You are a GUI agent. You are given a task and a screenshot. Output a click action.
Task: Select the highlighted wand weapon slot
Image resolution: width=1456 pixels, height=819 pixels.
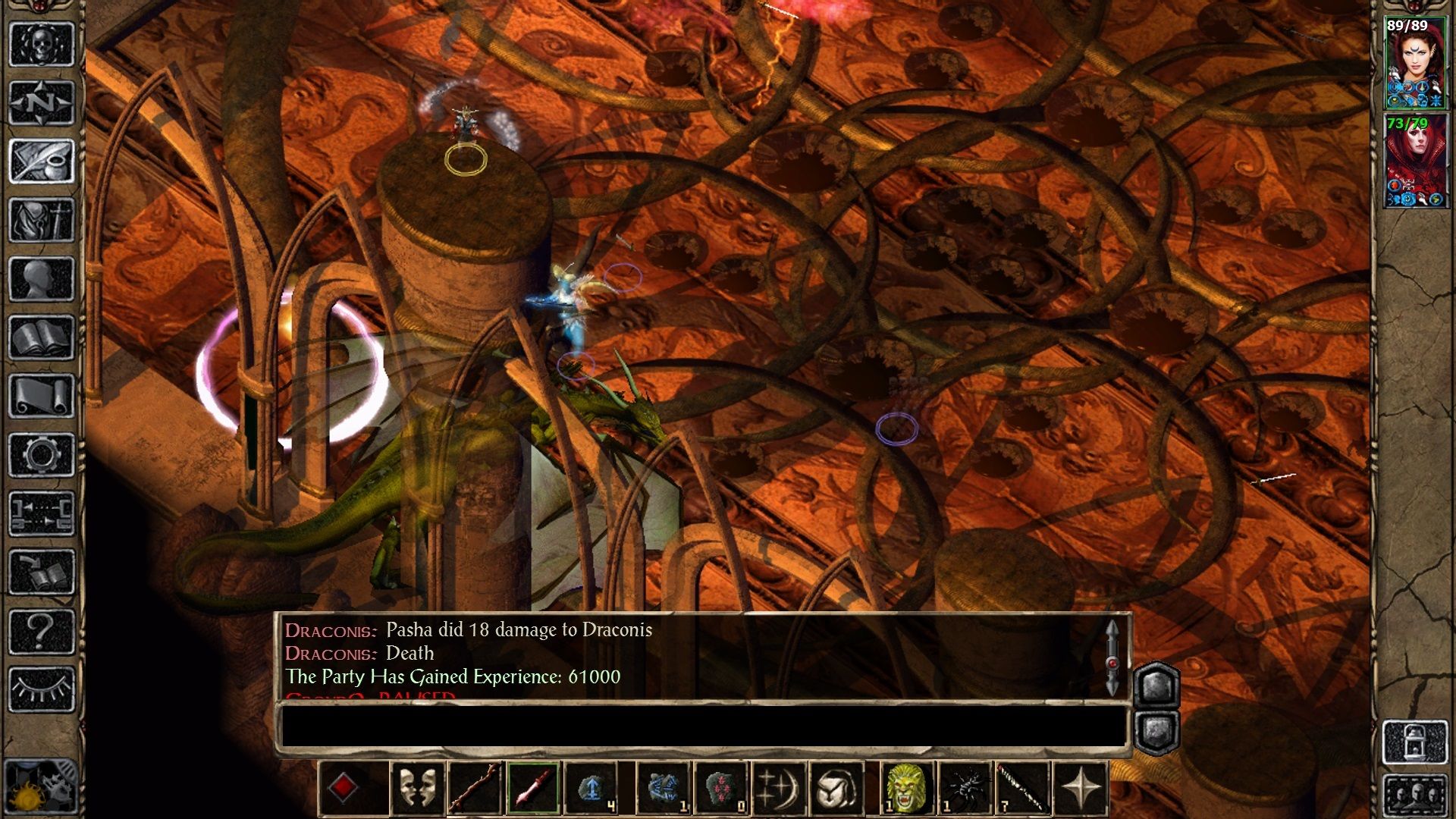click(533, 786)
